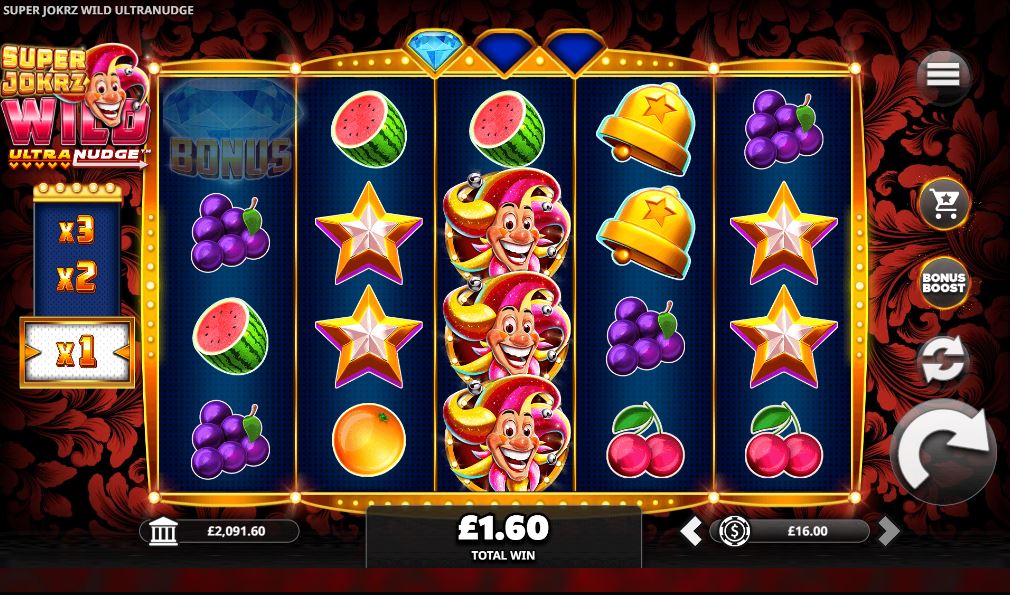
Task: Decrease the bet with the left arrow
Action: [691, 531]
